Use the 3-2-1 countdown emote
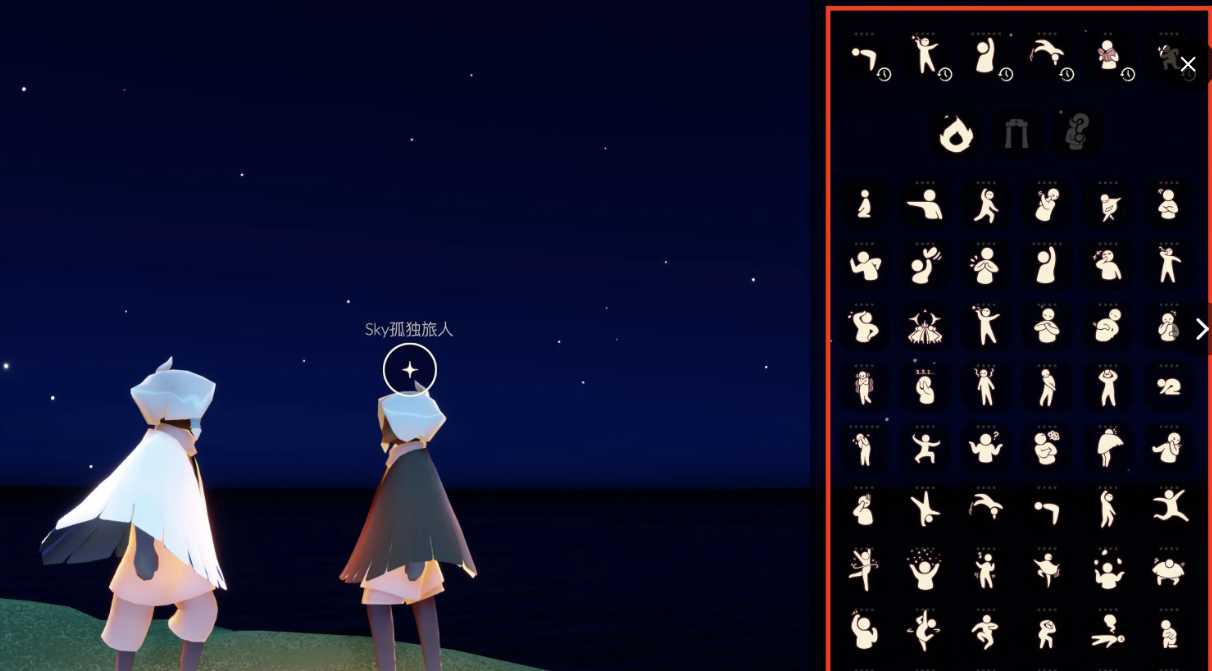The height and width of the screenshot is (671, 1212). tap(925, 387)
